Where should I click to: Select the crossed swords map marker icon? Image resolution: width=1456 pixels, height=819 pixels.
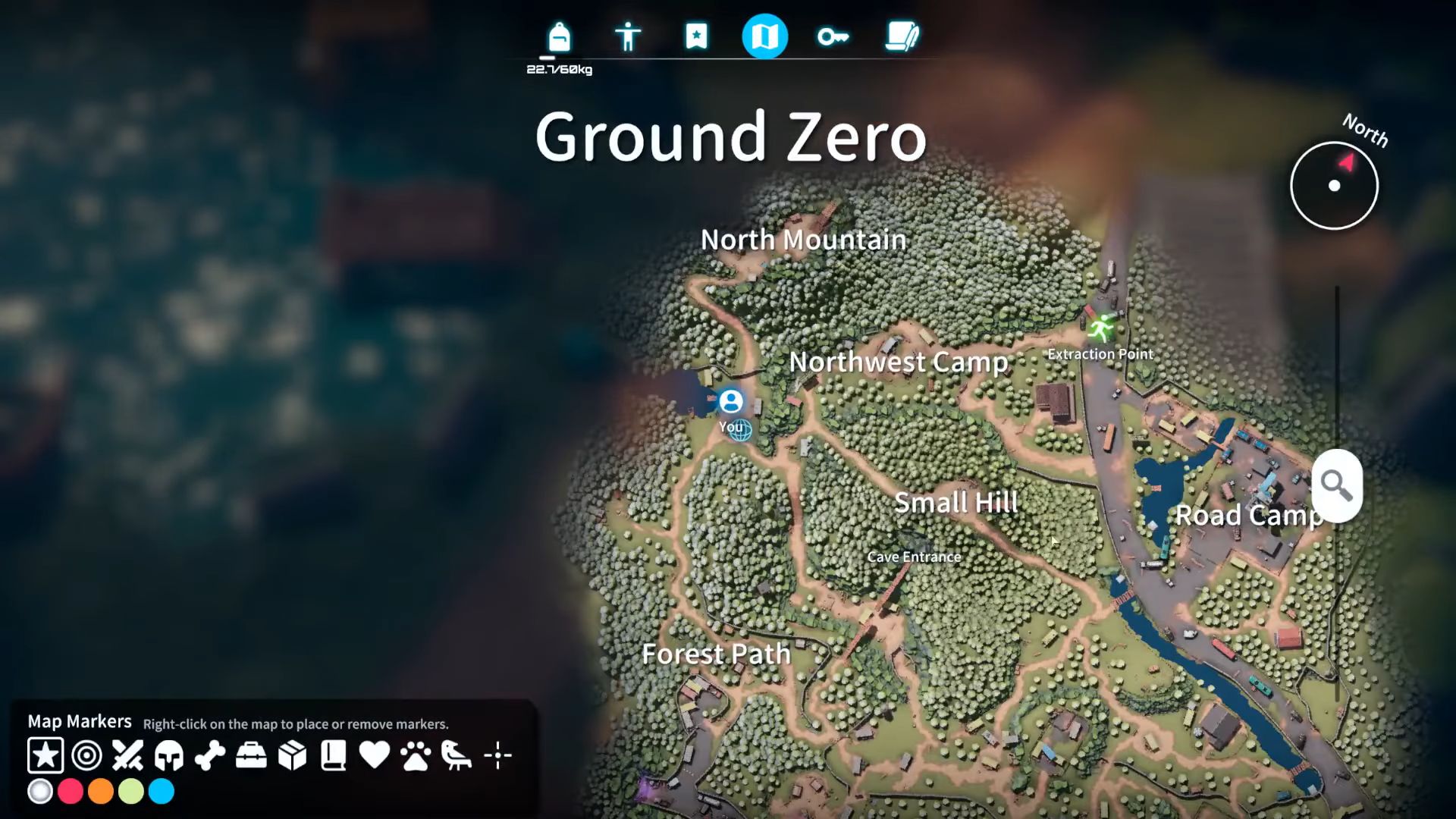[127, 755]
